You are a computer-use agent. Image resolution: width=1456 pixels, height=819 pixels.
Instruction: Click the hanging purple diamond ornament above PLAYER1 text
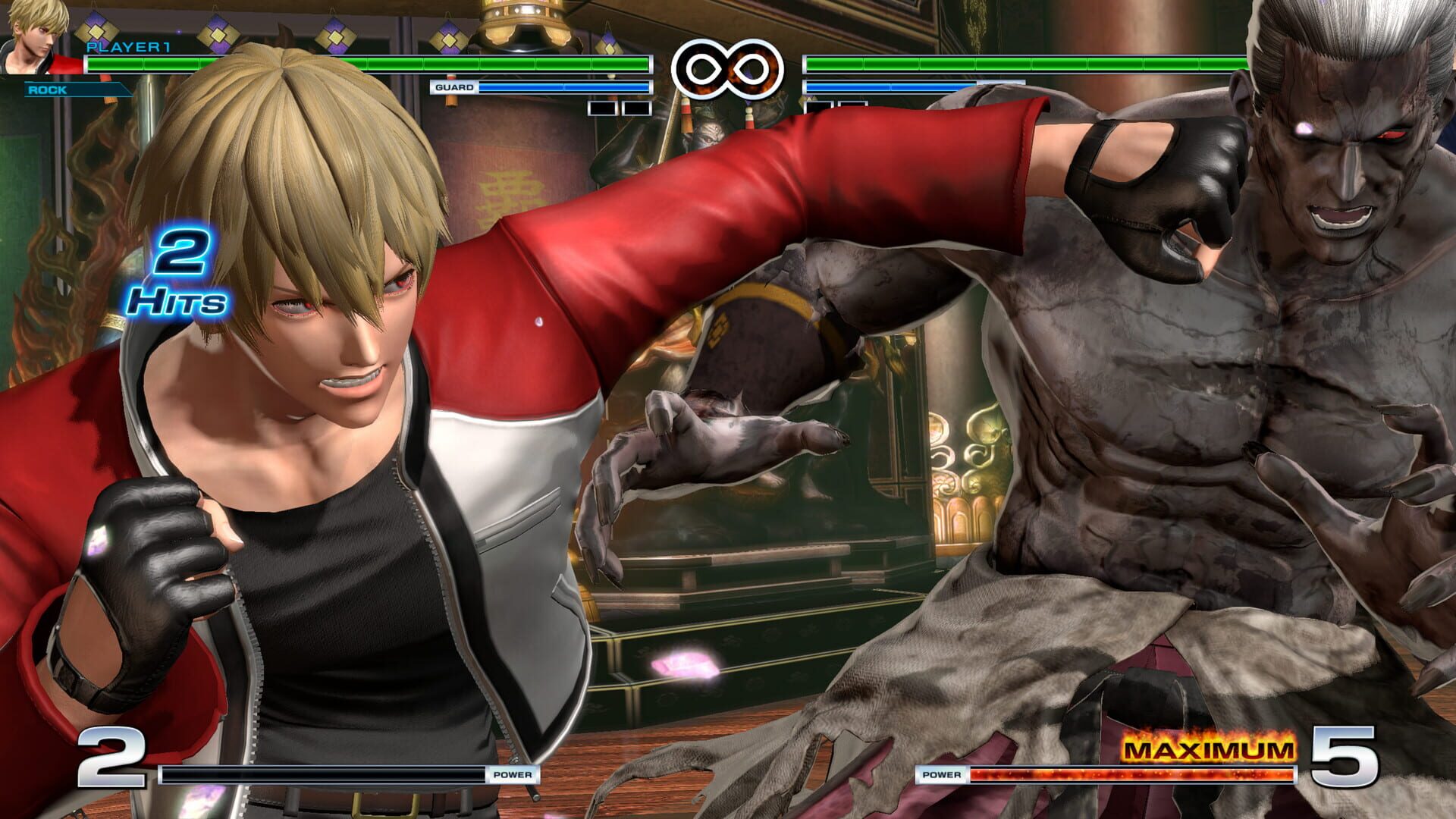tap(95, 32)
